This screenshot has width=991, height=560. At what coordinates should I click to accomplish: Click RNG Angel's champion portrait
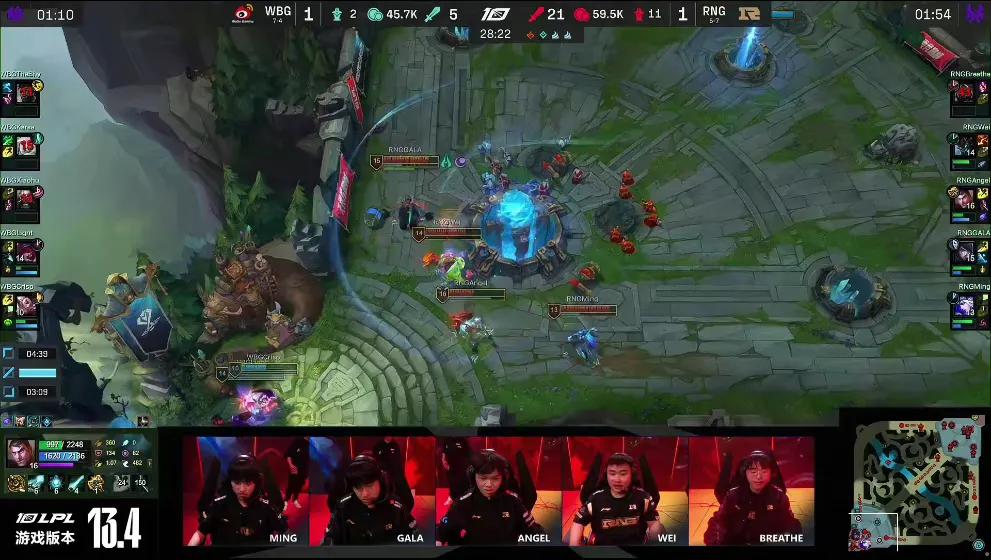(x=963, y=202)
